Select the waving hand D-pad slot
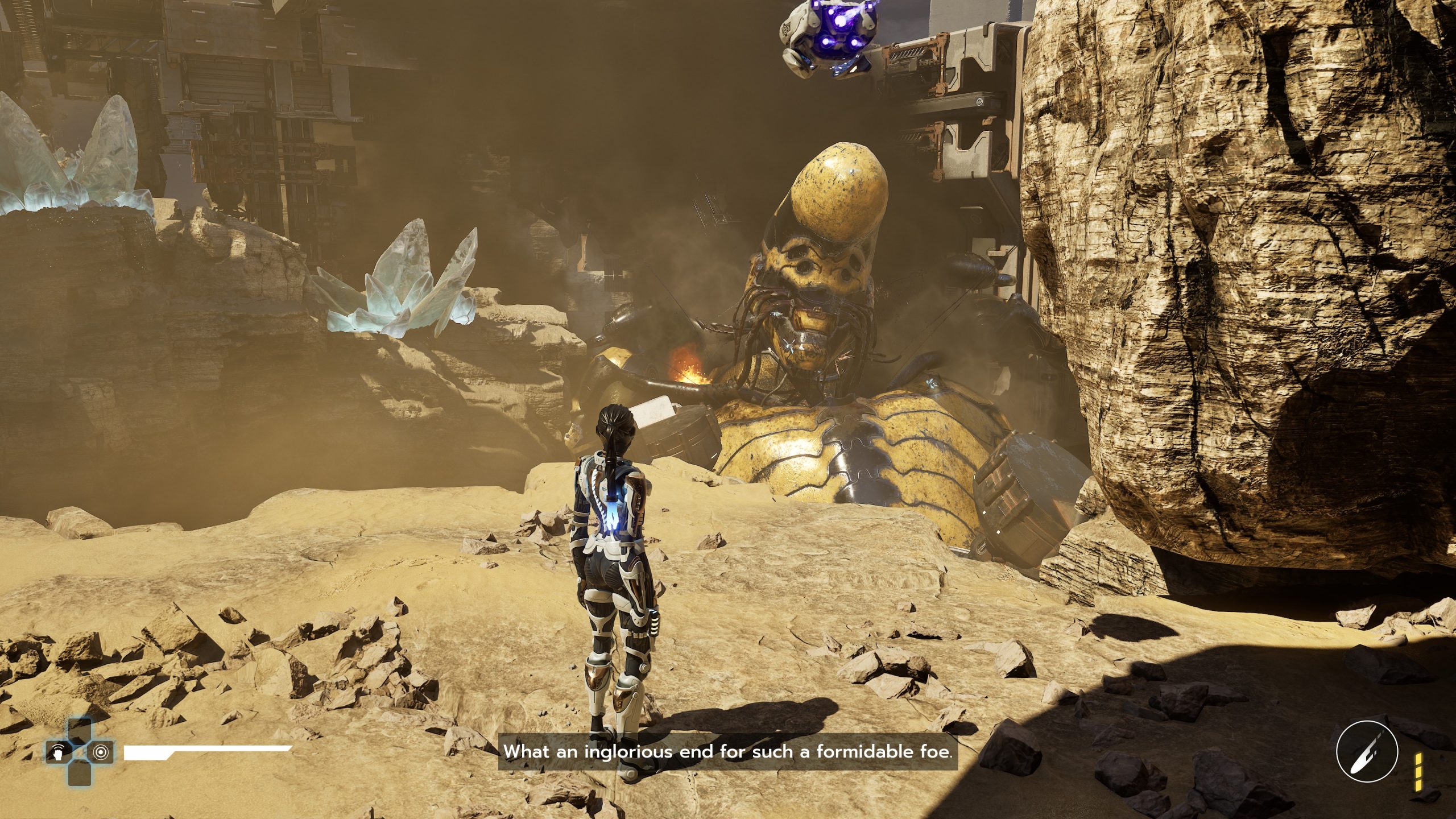1456x819 pixels. [x=58, y=752]
